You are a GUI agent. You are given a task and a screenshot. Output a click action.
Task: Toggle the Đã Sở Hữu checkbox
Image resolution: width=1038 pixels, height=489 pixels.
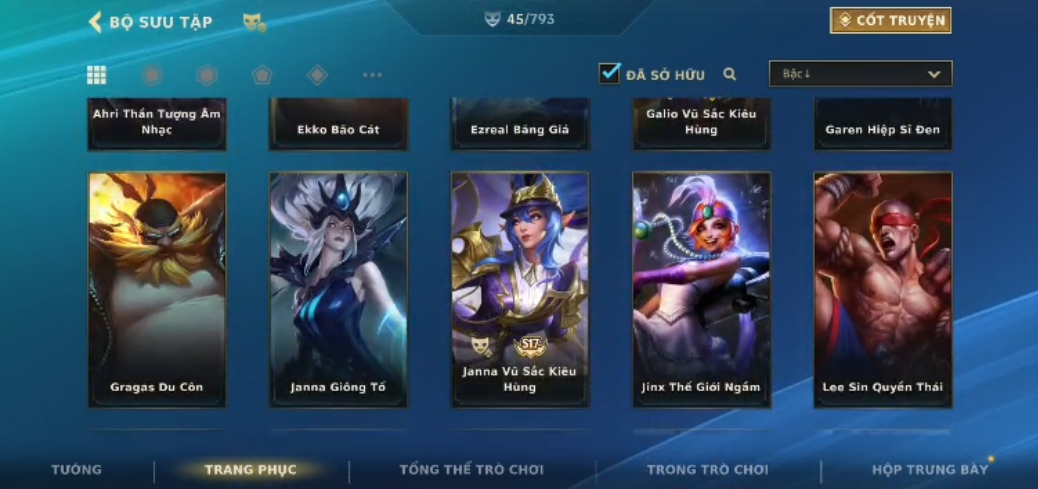pos(609,73)
